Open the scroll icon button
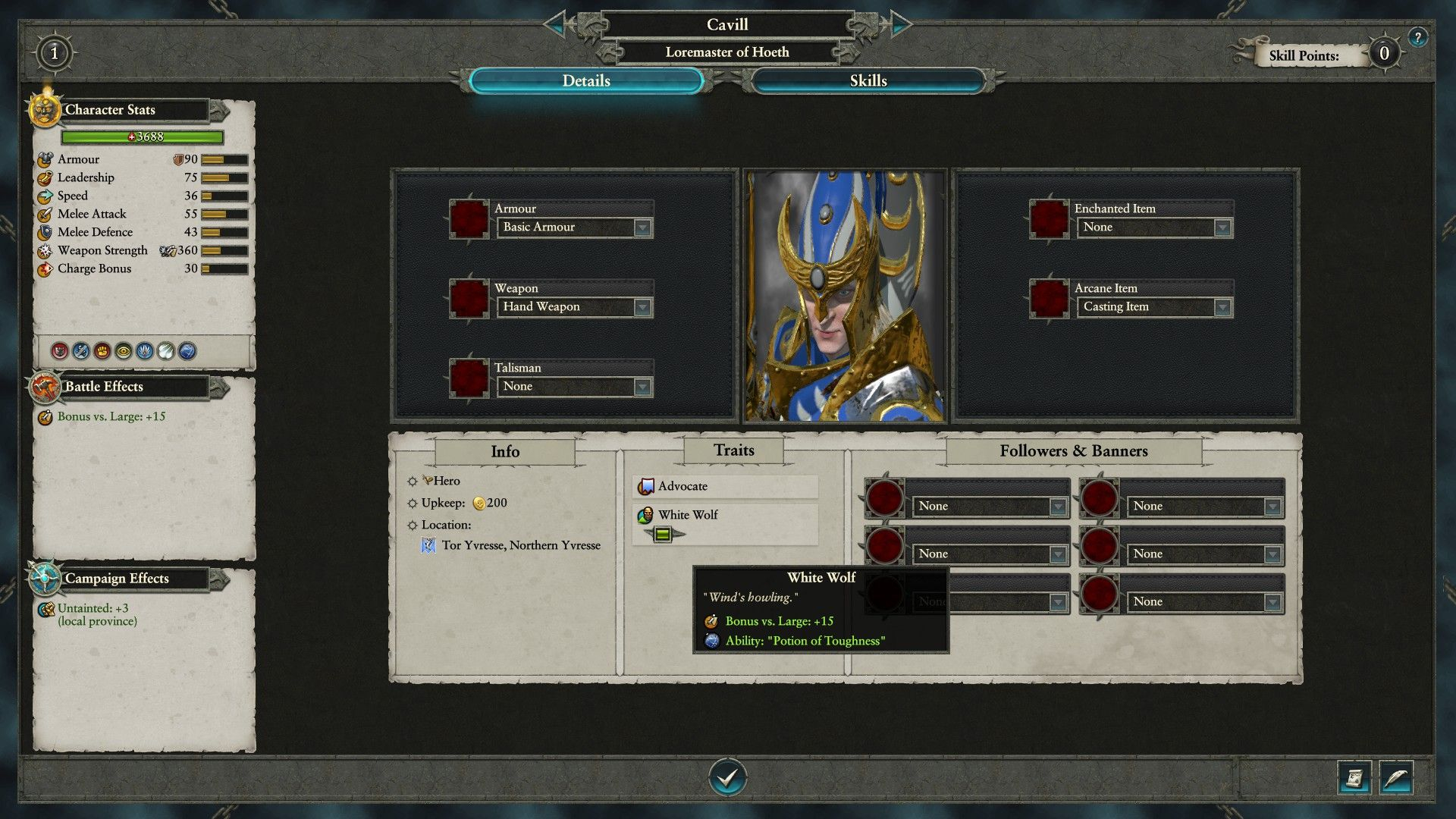This screenshot has width=1456, height=819. point(1354,778)
